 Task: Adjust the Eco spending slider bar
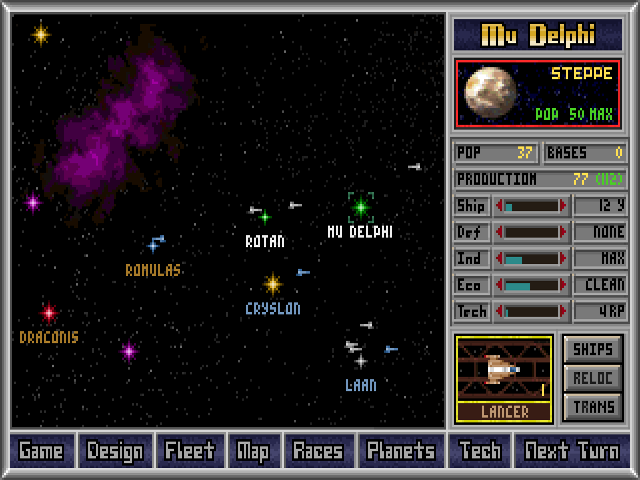[531, 285]
